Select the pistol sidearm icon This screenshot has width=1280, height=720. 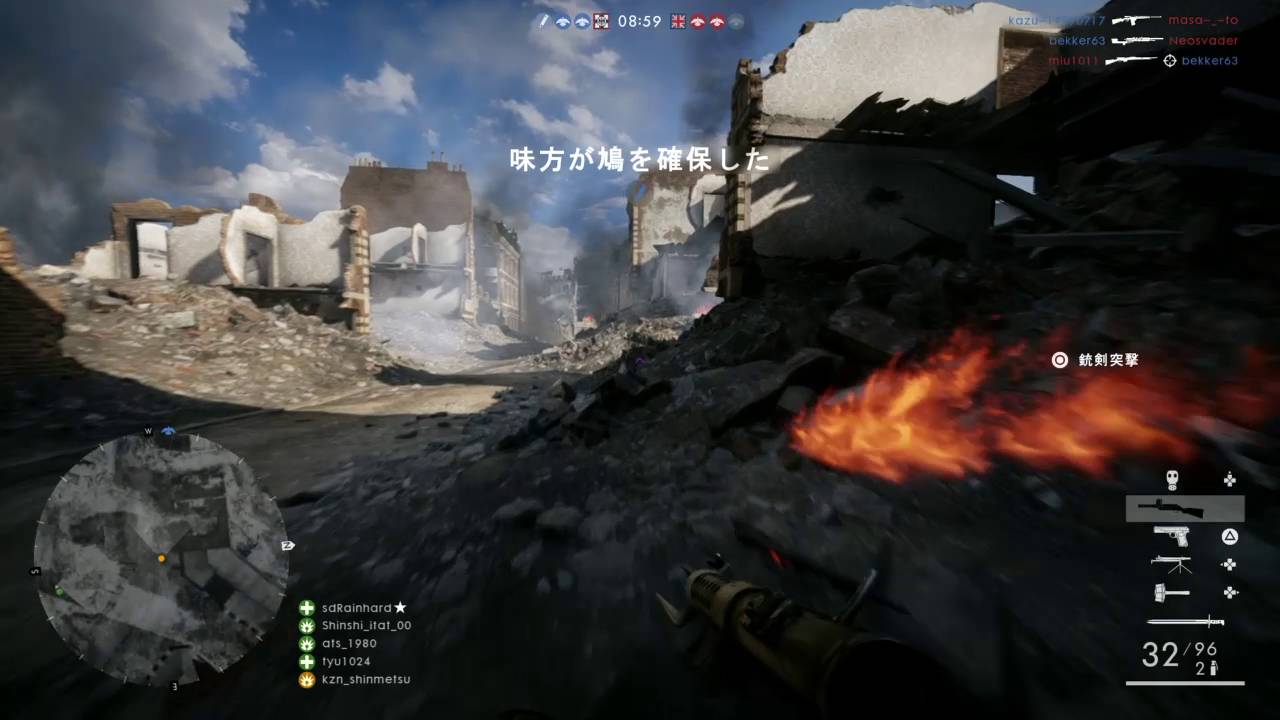1170,536
